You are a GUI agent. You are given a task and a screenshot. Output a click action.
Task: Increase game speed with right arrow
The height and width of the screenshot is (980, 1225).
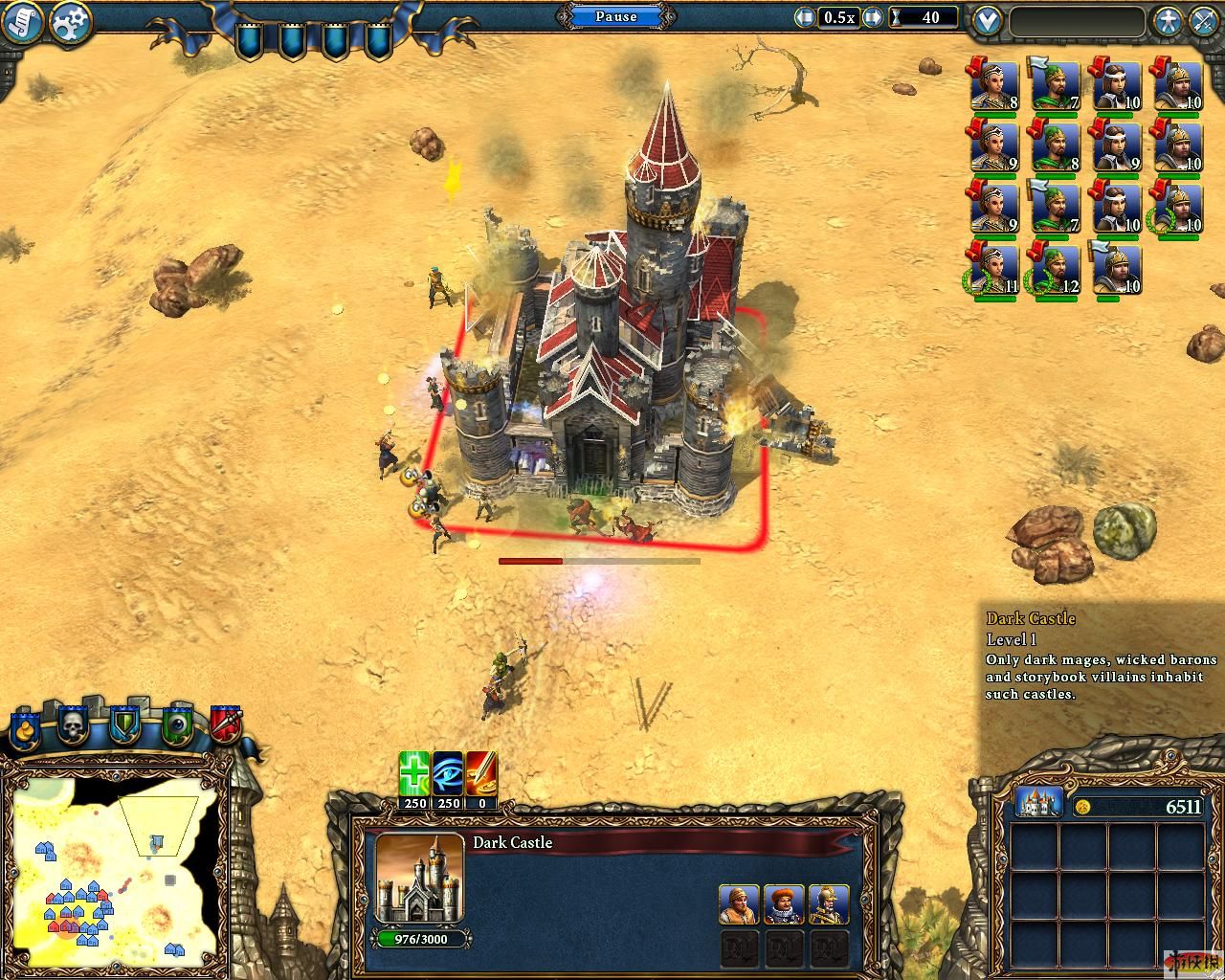[x=872, y=17]
